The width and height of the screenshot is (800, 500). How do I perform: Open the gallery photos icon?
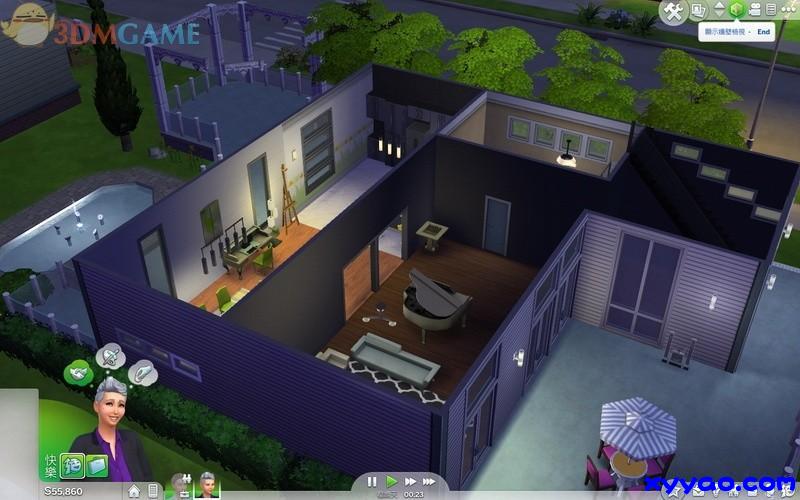pos(699,11)
